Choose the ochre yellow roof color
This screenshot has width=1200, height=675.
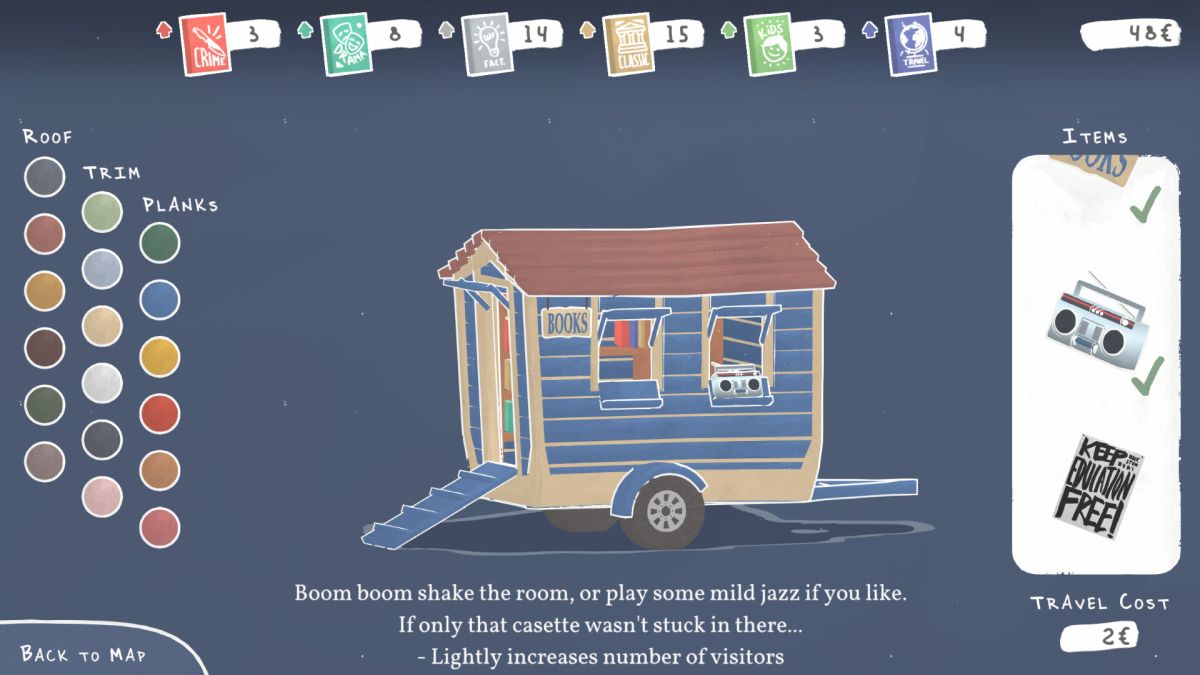point(44,291)
